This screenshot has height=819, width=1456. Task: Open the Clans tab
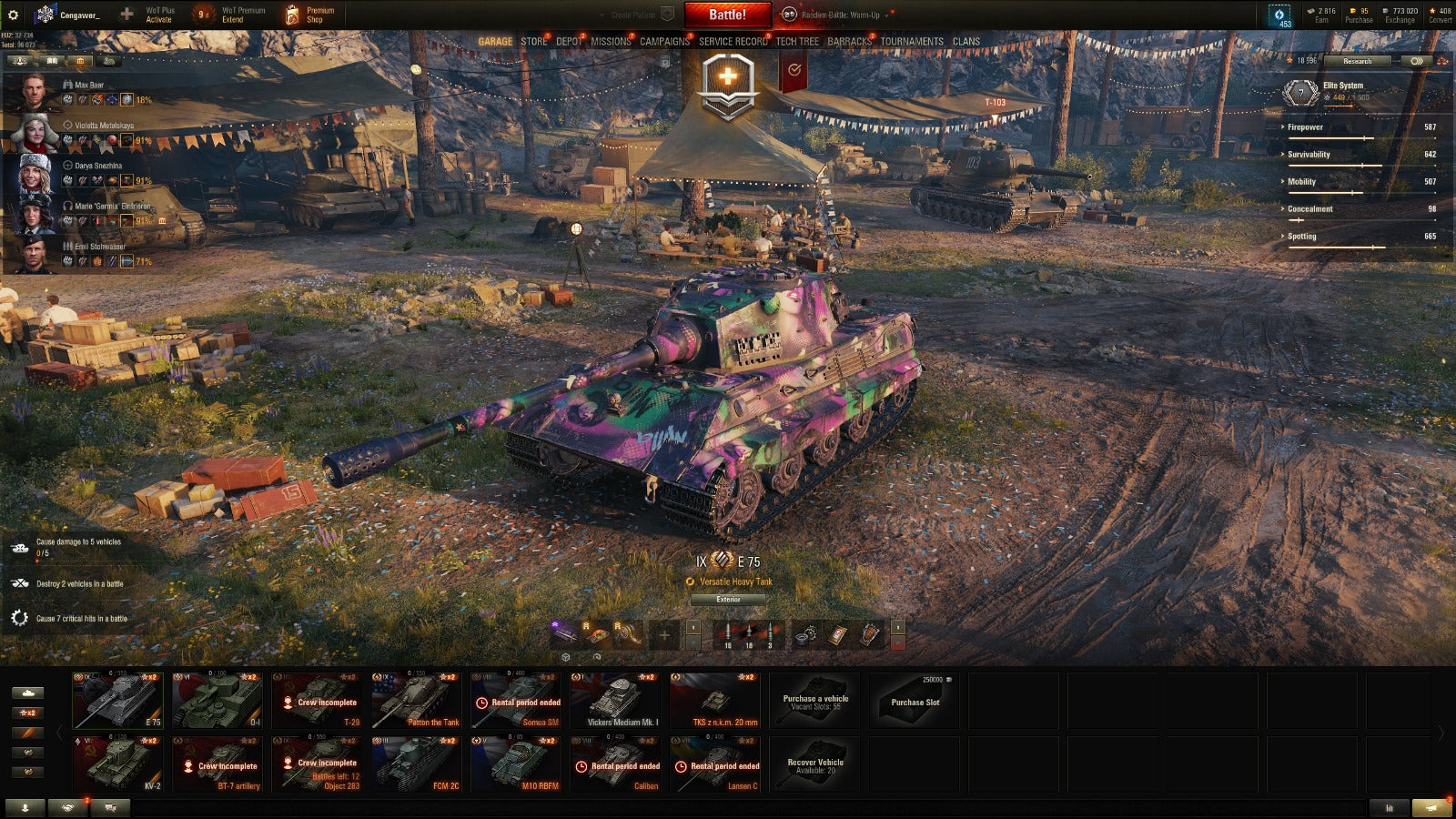[x=966, y=41]
